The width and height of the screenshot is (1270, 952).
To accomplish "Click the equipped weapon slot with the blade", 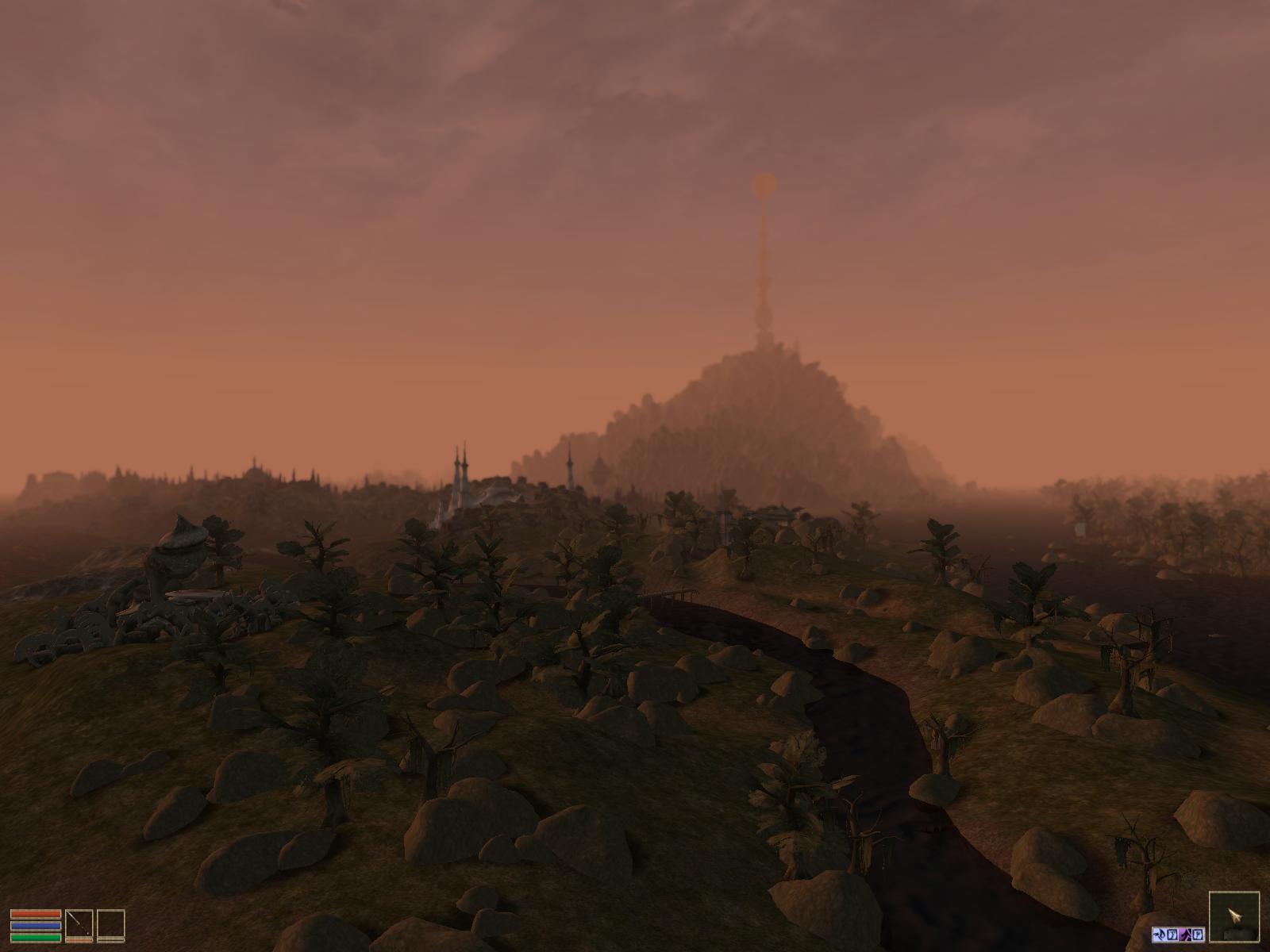I will pyautogui.click(x=78, y=924).
